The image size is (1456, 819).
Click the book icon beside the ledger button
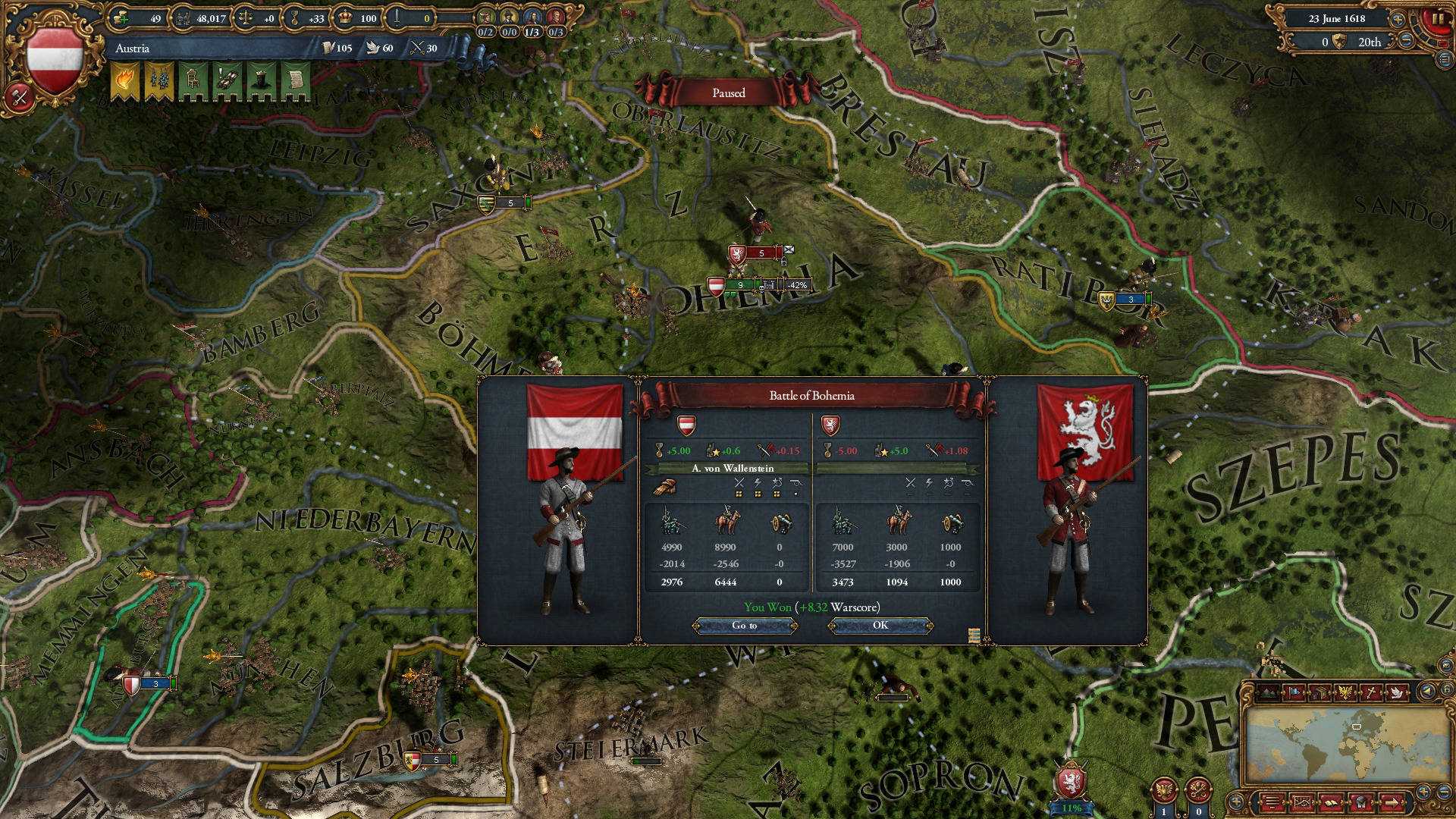tap(1332, 802)
